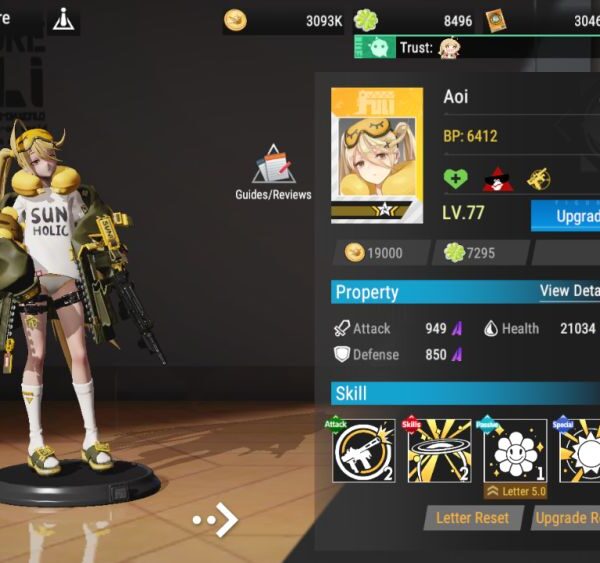Click the Upgrade level button
600x563 pixels.
click(x=566, y=215)
